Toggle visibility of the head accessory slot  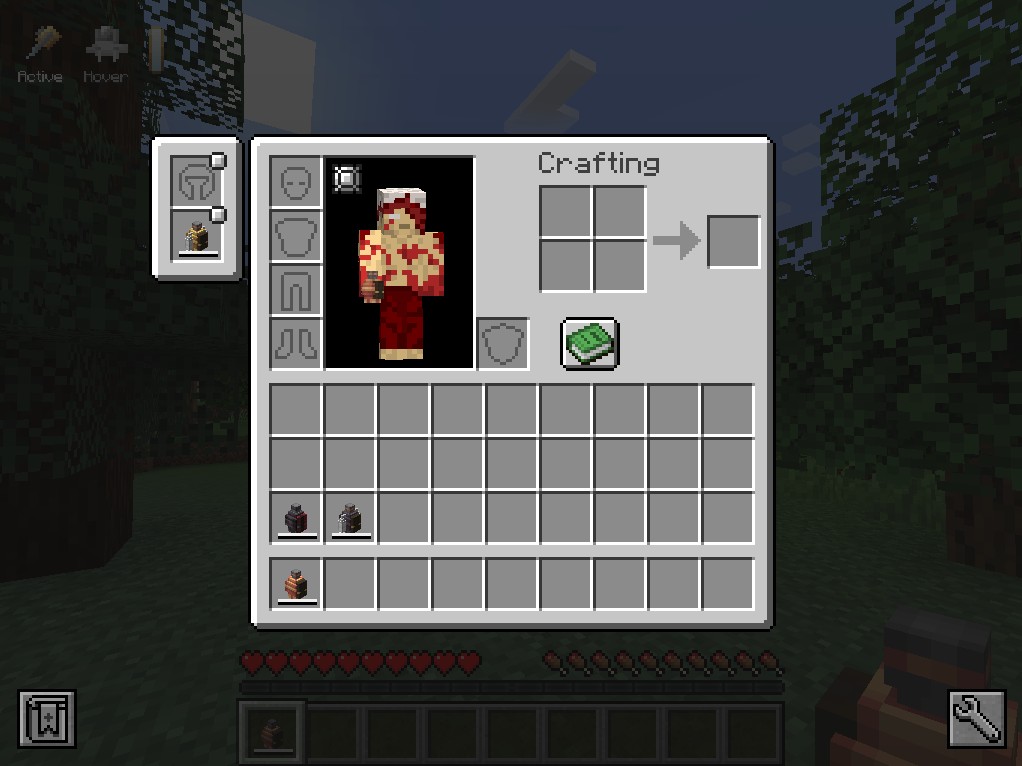(218, 161)
